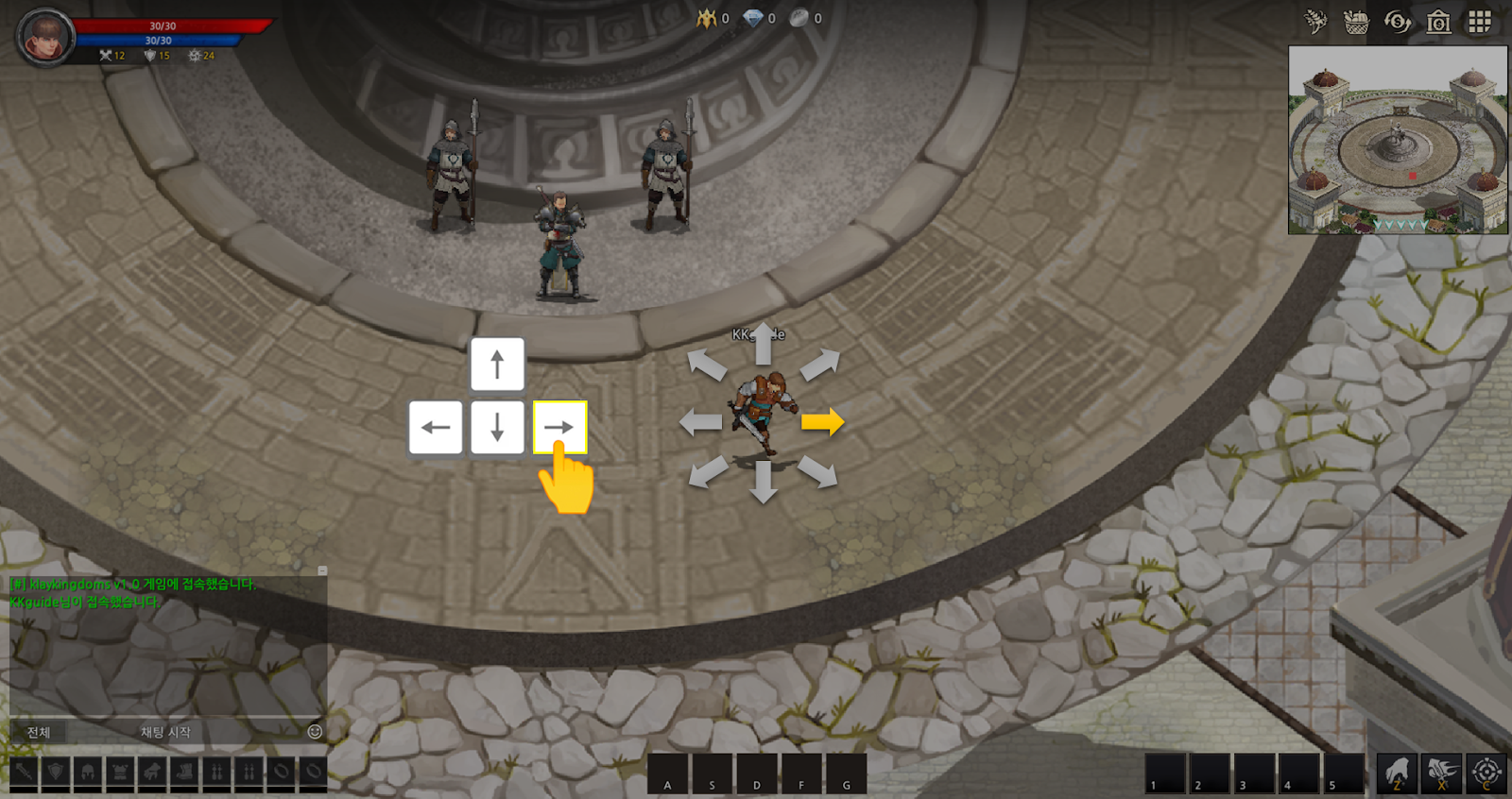The width and height of the screenshot is (1512, 799).
Task: Open the goods basket shop icon
Action: coord(1356,22)
